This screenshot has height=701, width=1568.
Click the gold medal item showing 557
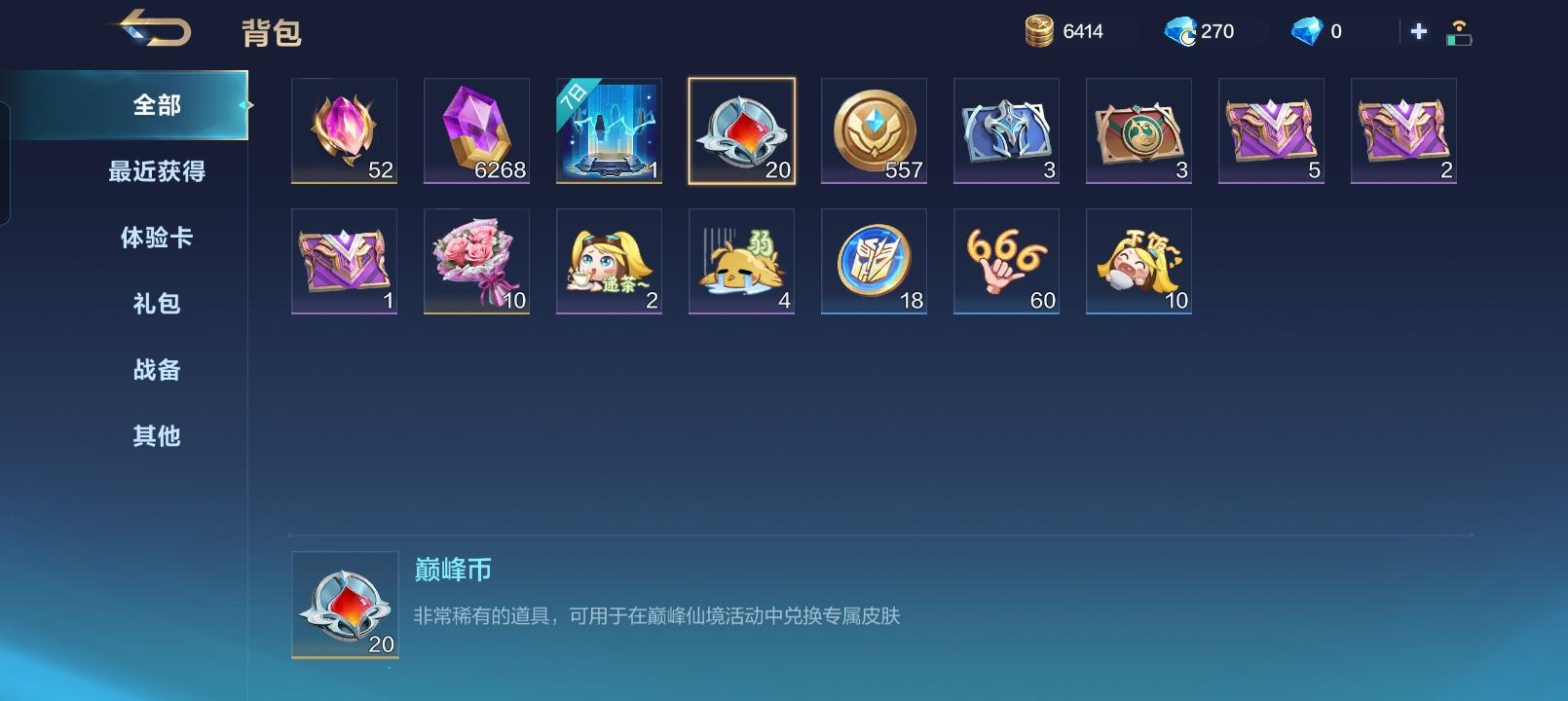pos(874,131)
